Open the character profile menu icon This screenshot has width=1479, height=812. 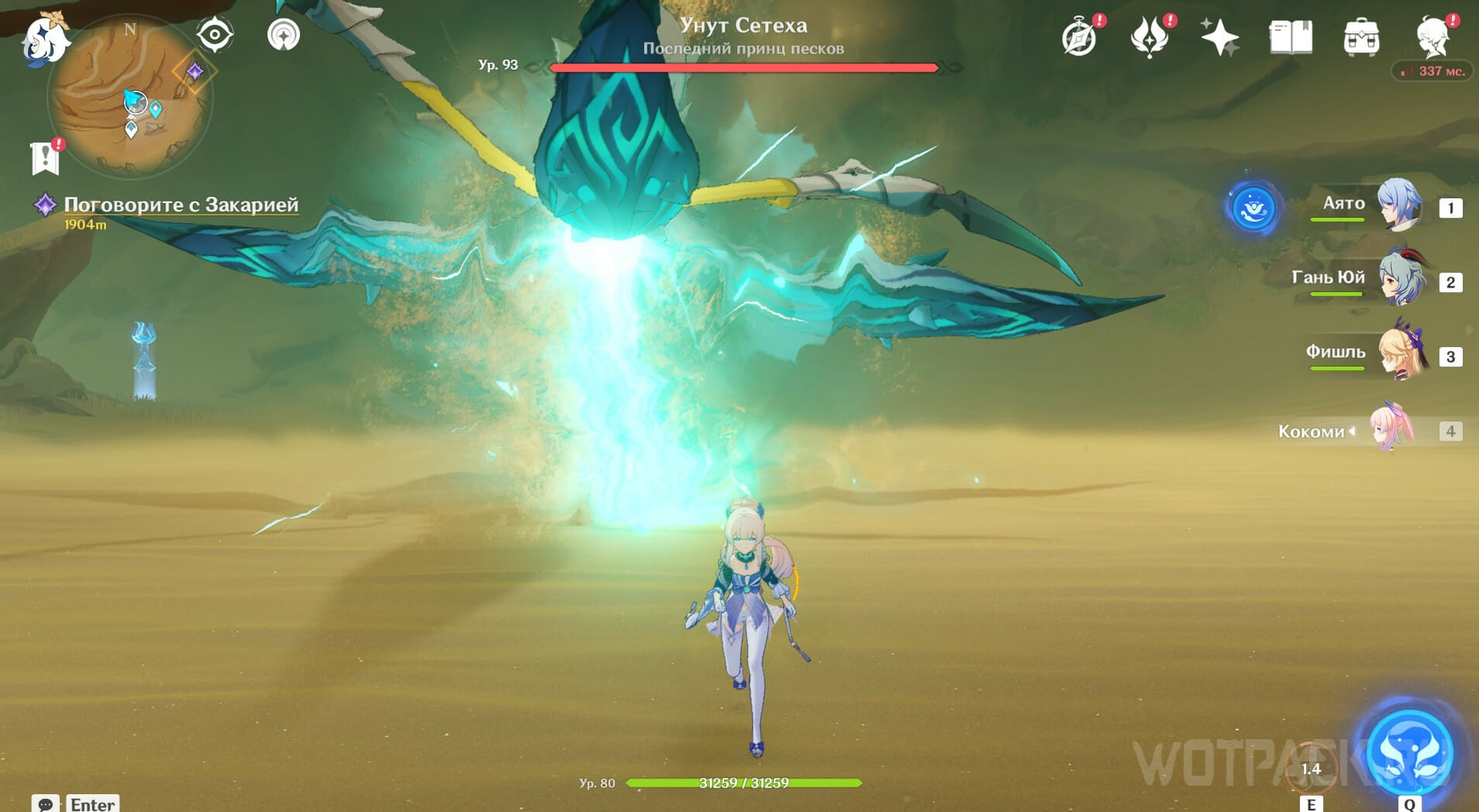point(1432,36)
